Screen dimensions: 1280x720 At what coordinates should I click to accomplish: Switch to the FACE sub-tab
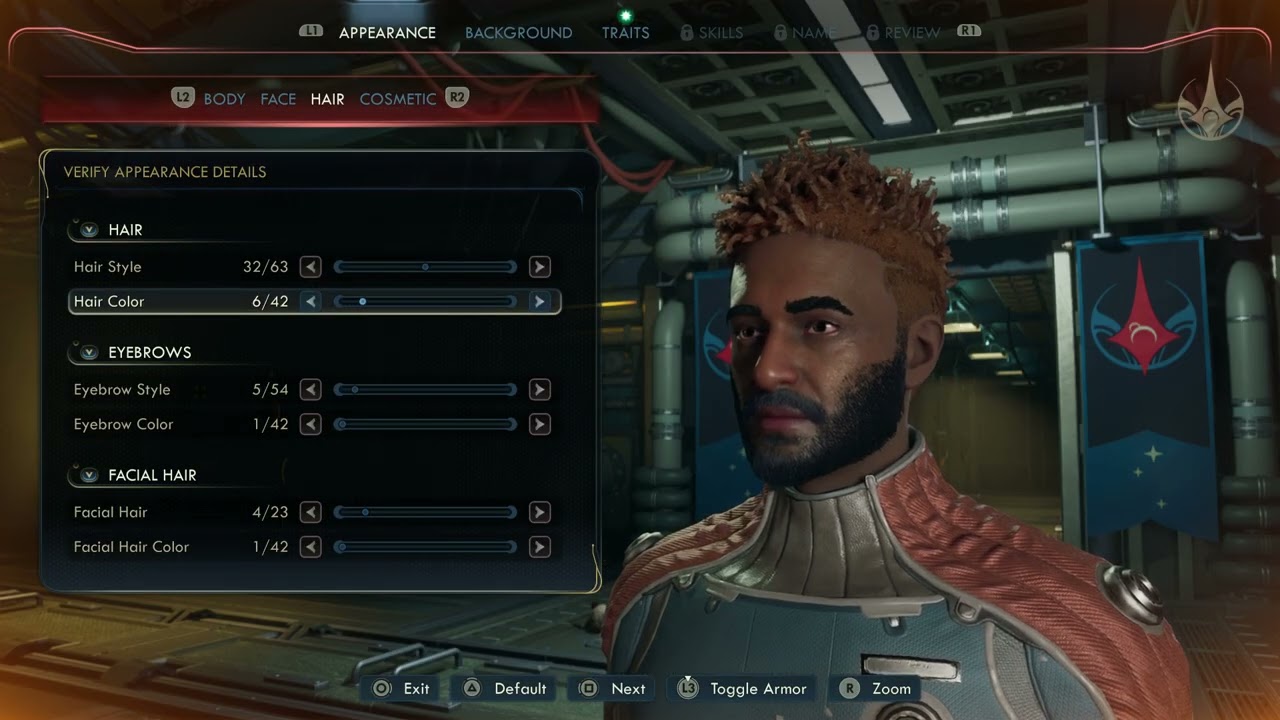pos(278,98)
